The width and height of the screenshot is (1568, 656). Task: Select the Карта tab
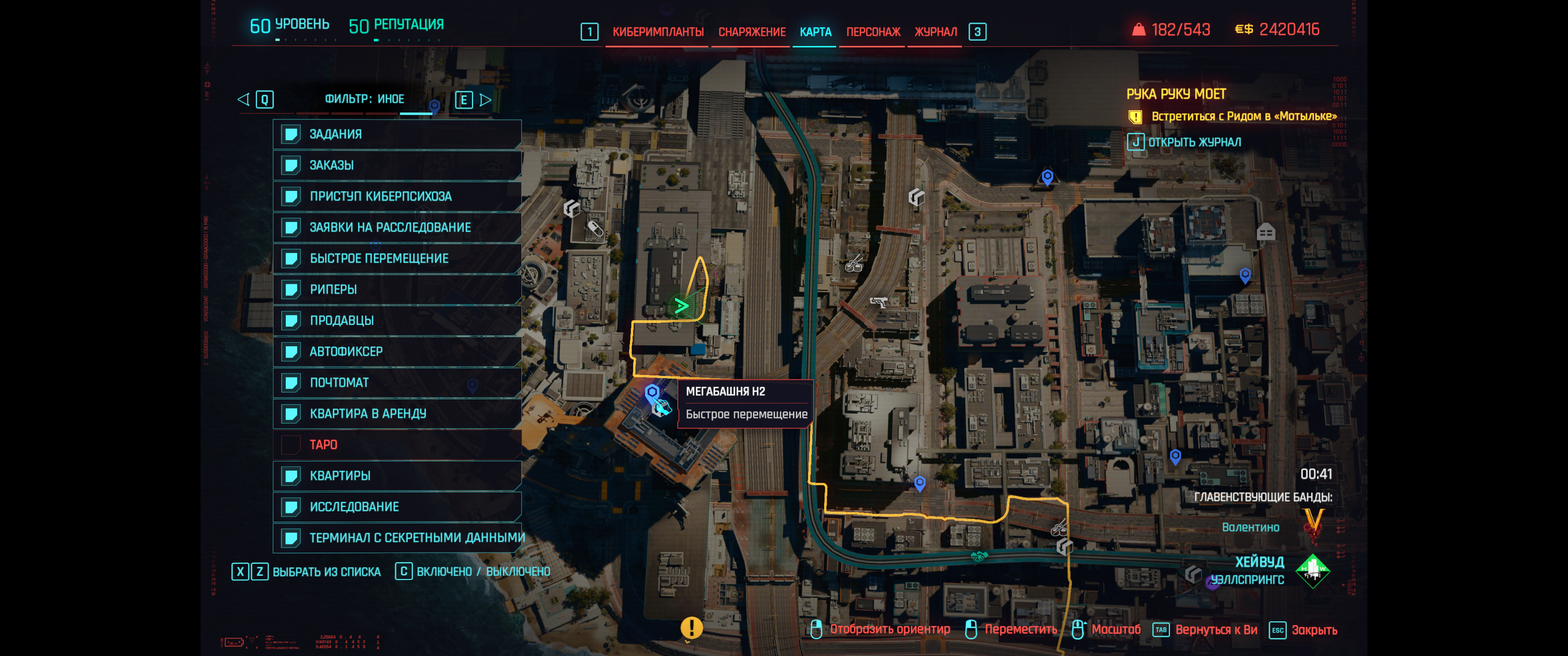tap(815, 31)
